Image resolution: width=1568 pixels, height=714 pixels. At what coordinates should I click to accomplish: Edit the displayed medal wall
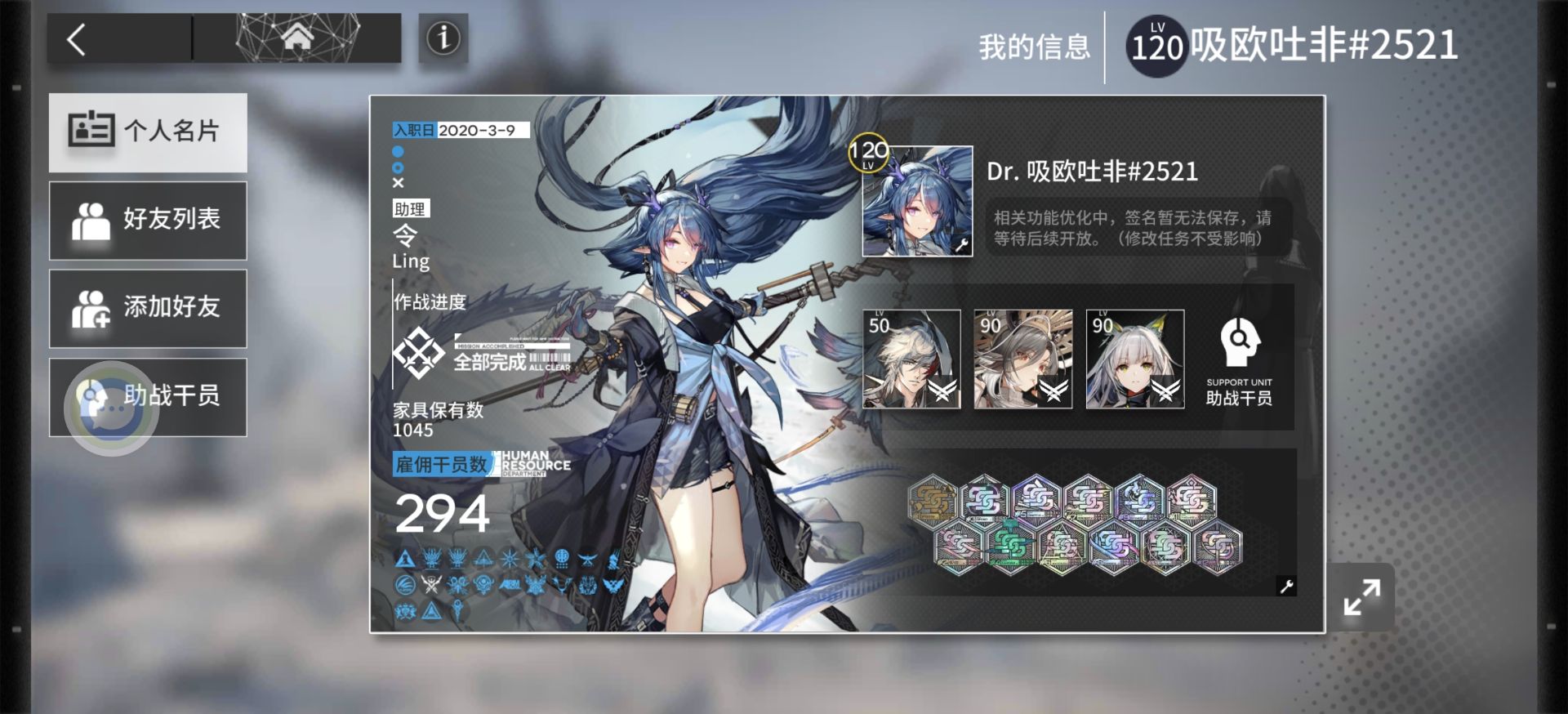point(1286,586)
